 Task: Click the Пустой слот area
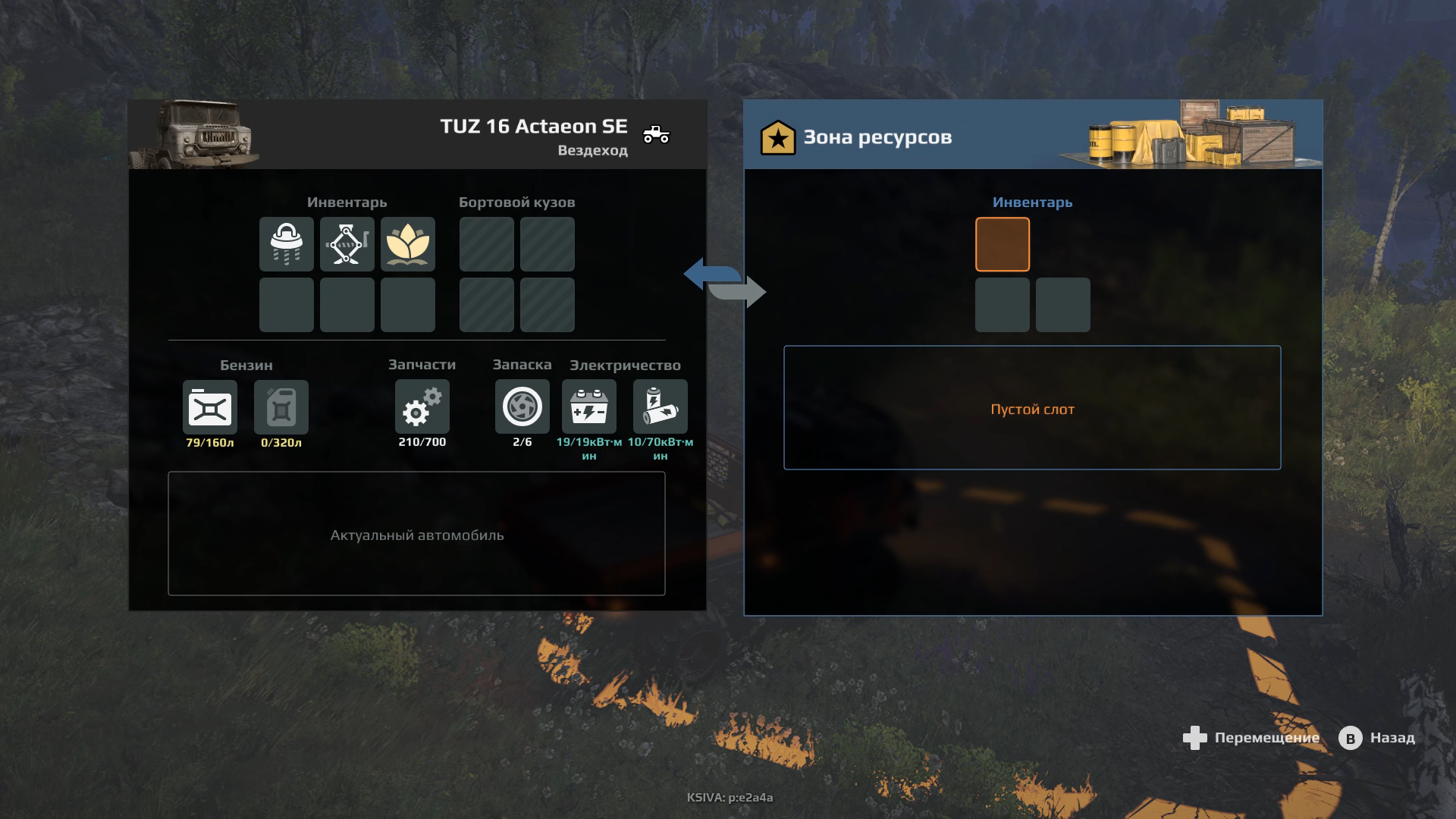[x=1033, y=409]
